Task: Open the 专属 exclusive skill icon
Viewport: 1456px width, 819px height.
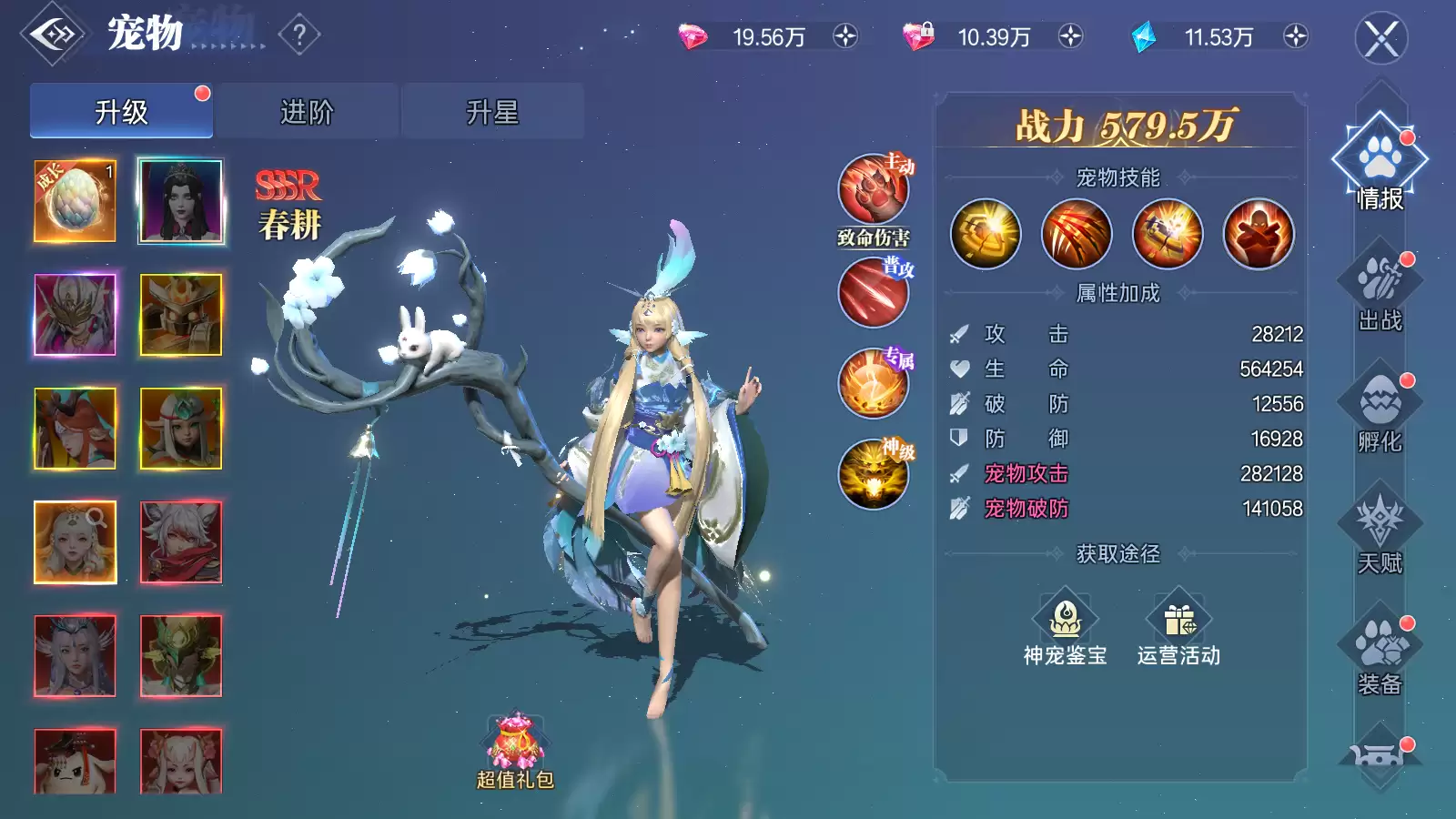Action: pos(874,383)
